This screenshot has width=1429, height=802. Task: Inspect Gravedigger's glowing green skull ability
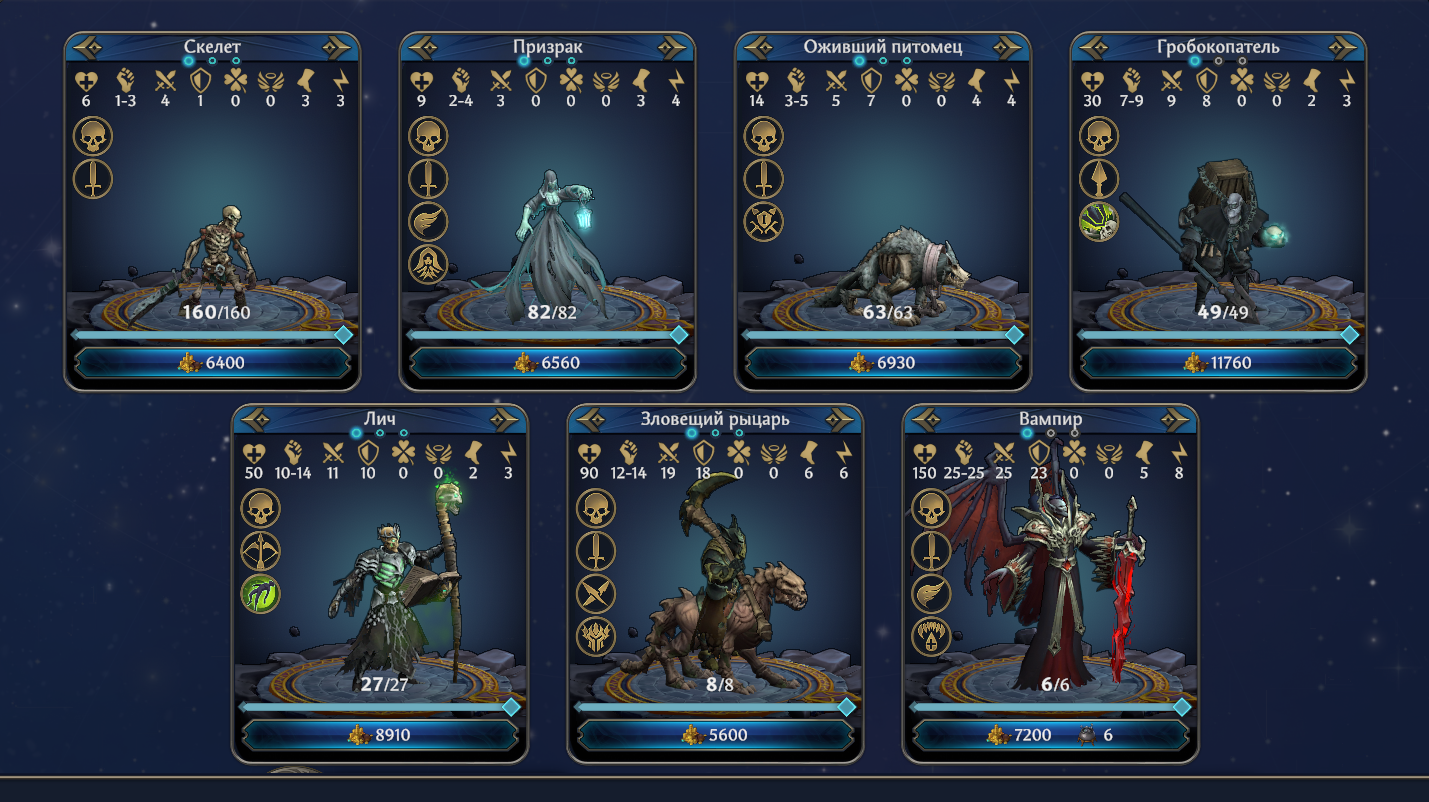click(x=1098, y=222)
